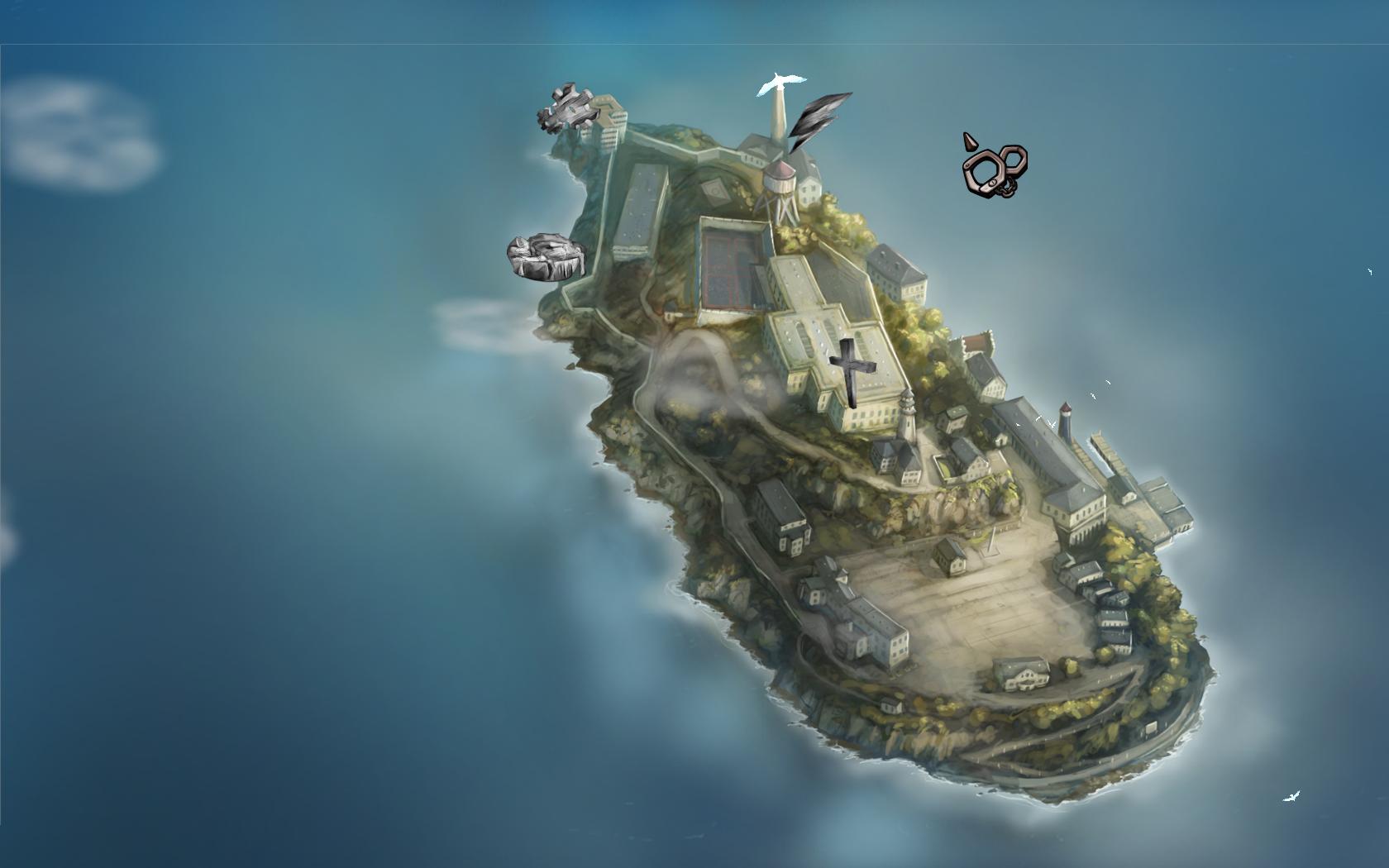Screen dimensions: 1389x868
Task: Choose the handcuffs map marker
Action: click(995, 169)
